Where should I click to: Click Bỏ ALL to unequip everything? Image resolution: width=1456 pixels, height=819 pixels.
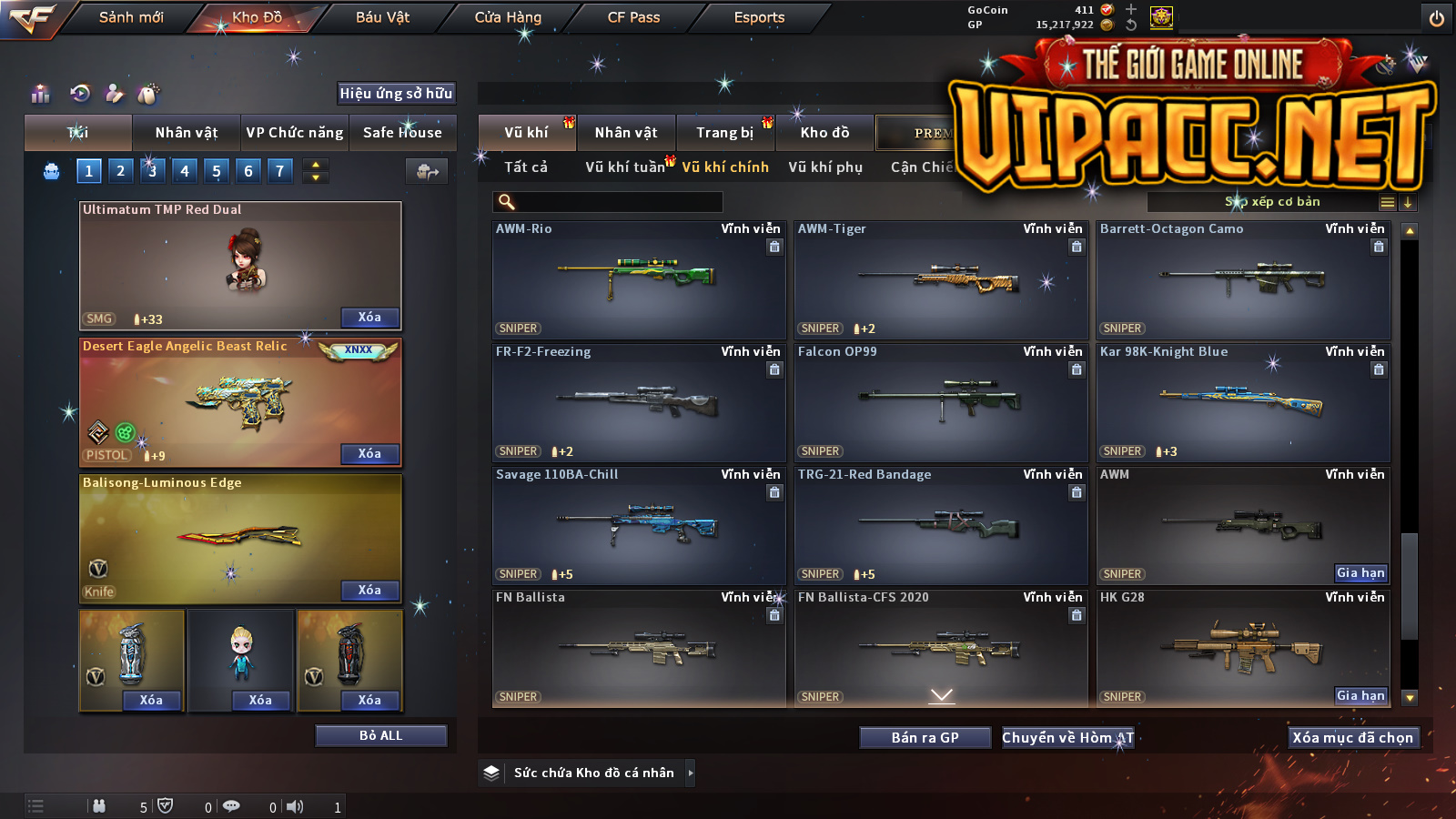[380, 735]
